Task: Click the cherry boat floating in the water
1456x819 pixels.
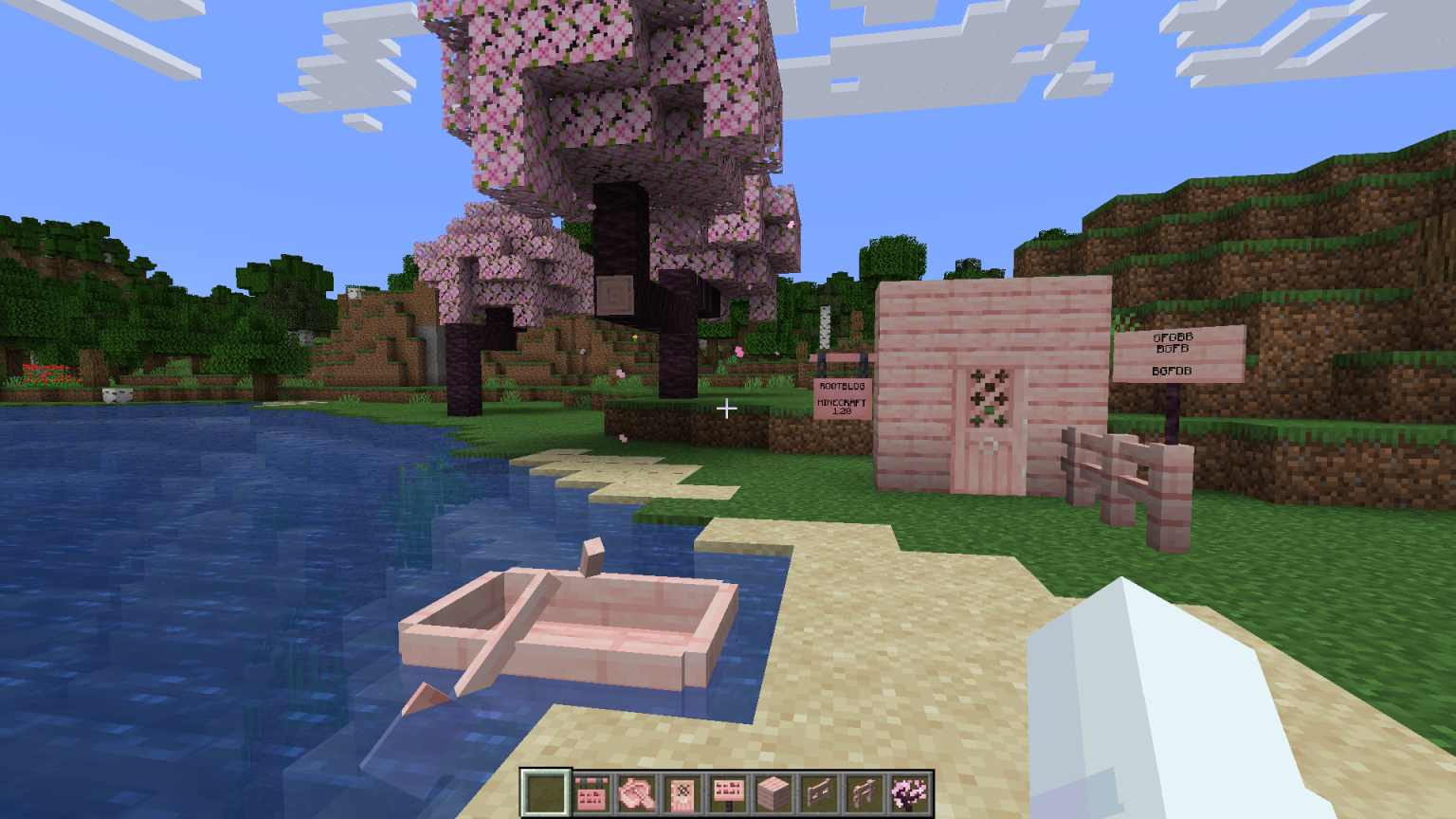Action: (x=569, y=630)
